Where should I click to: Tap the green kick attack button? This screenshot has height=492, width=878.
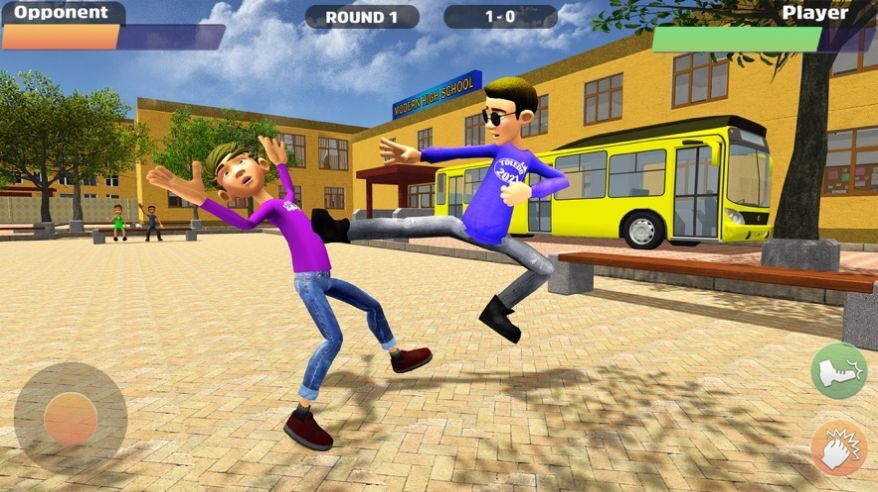pos(838,372)
